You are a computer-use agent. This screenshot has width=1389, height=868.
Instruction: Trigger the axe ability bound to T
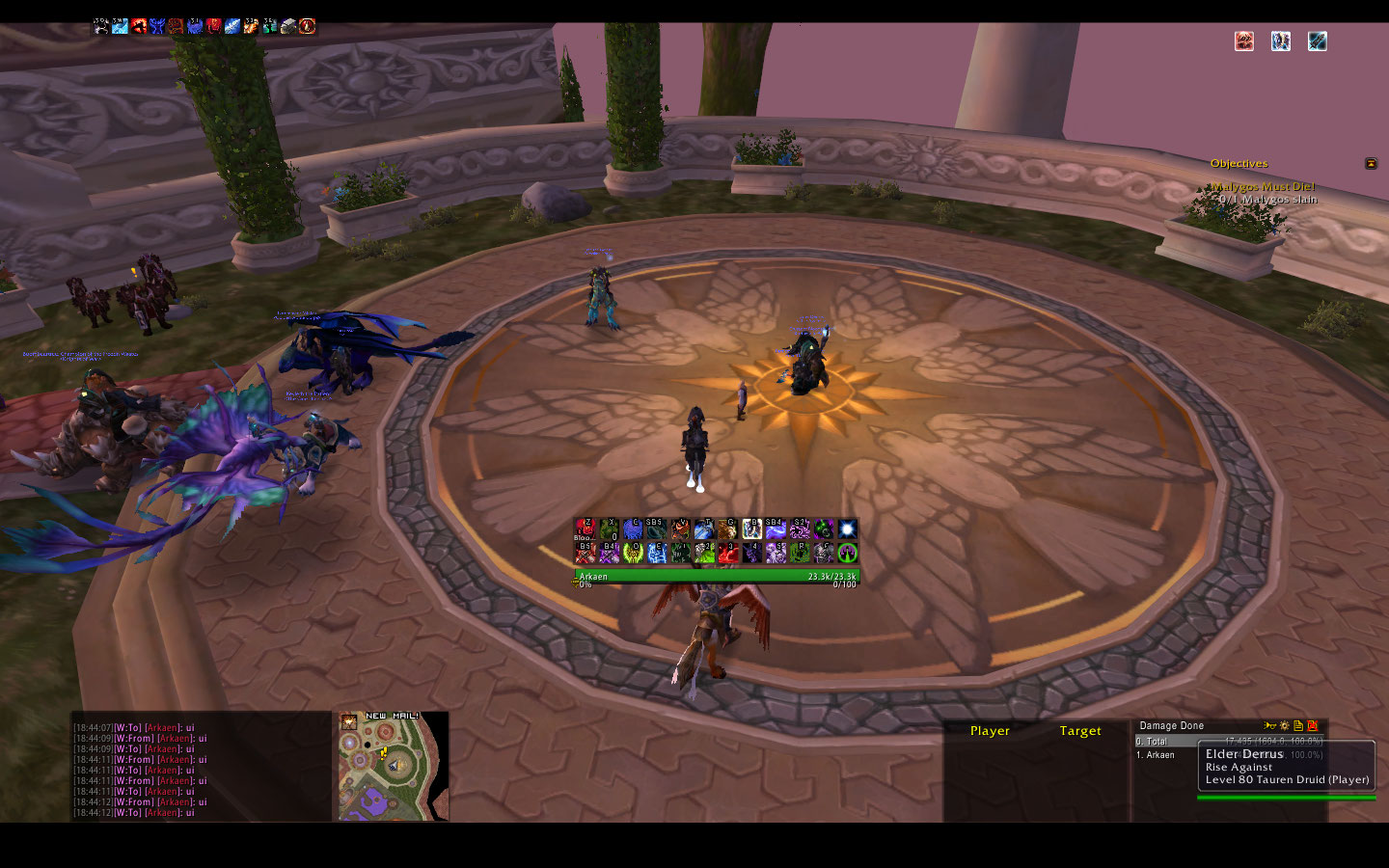[x=704, y=529]
